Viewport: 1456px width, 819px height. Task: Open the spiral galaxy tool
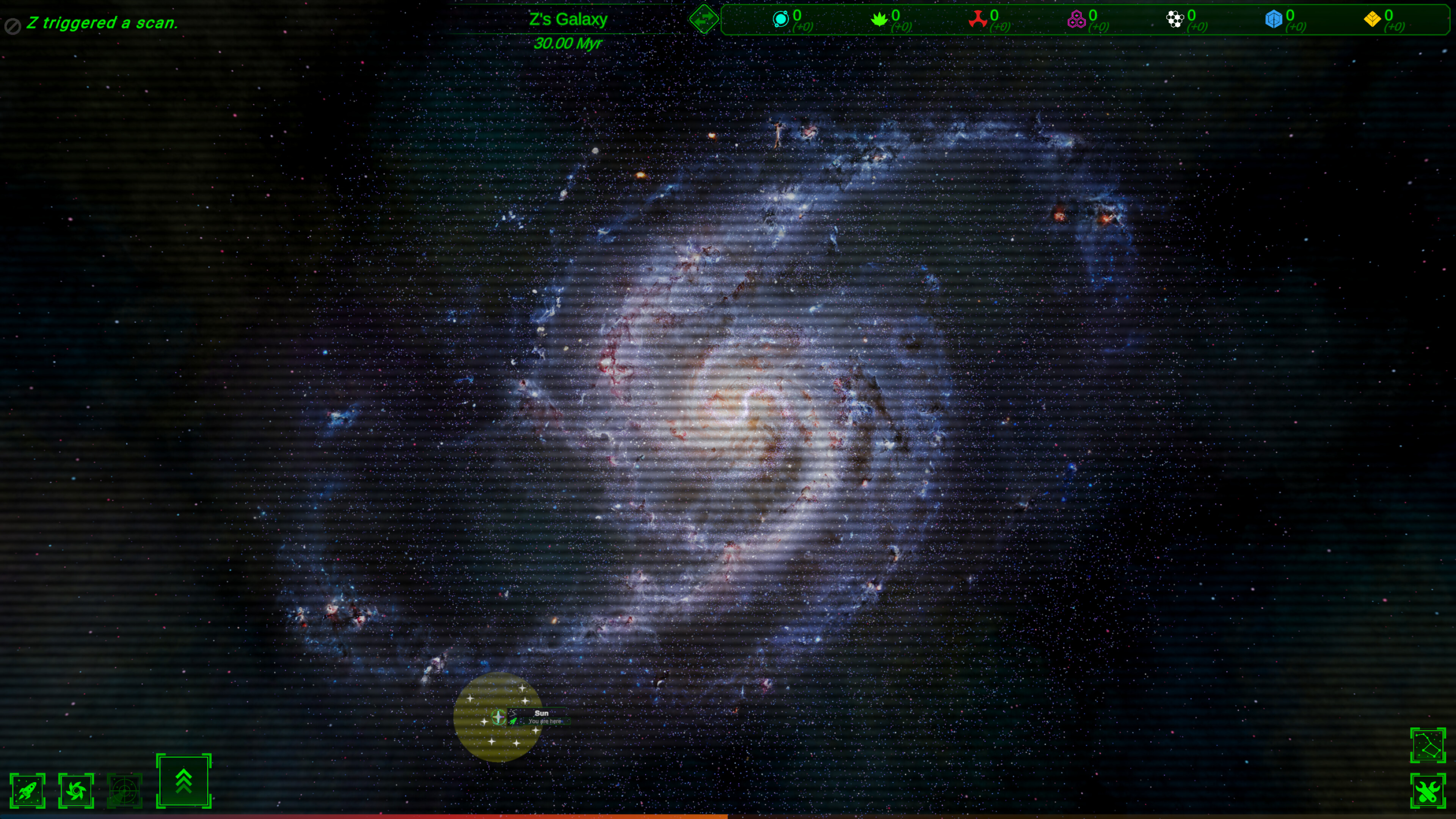77,790
